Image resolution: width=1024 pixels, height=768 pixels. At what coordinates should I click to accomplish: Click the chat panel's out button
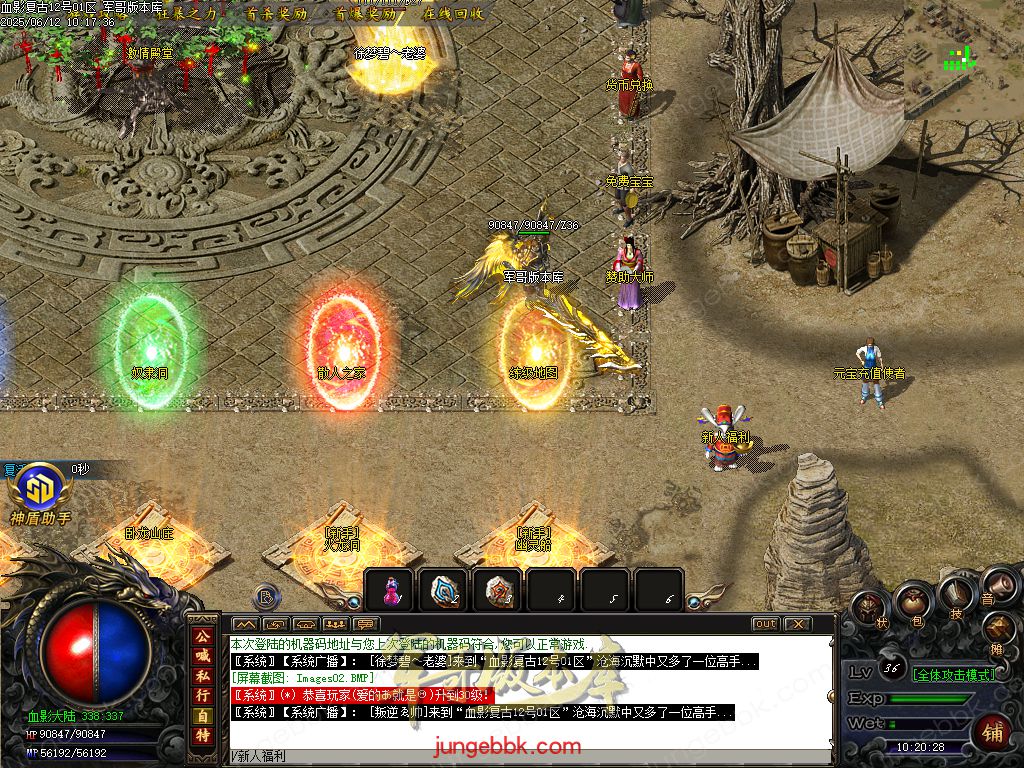(766, 624)
